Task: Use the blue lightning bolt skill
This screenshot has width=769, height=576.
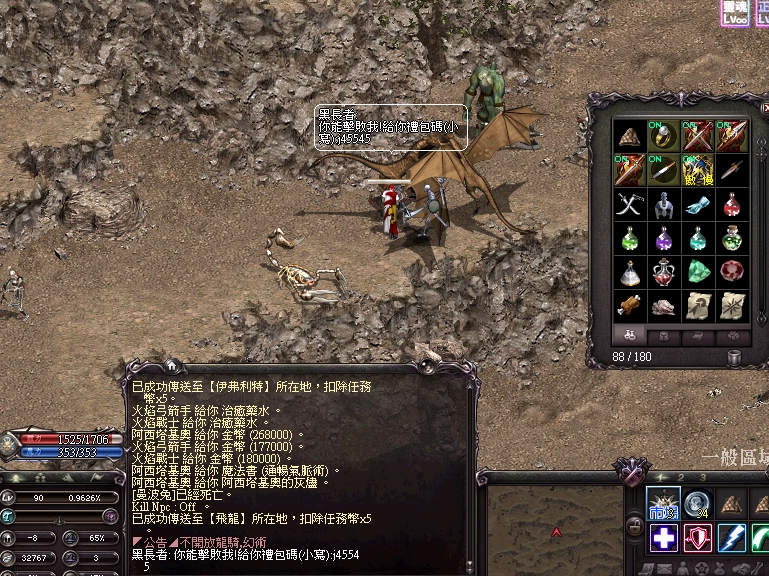Action: pos(732,538)
